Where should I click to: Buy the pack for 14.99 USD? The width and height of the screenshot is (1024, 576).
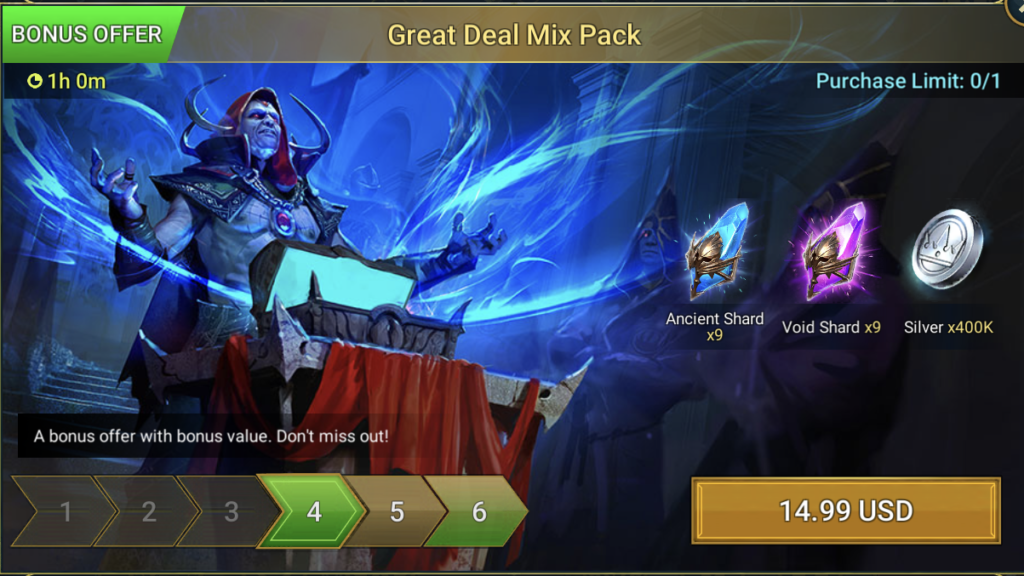point(845,511)
